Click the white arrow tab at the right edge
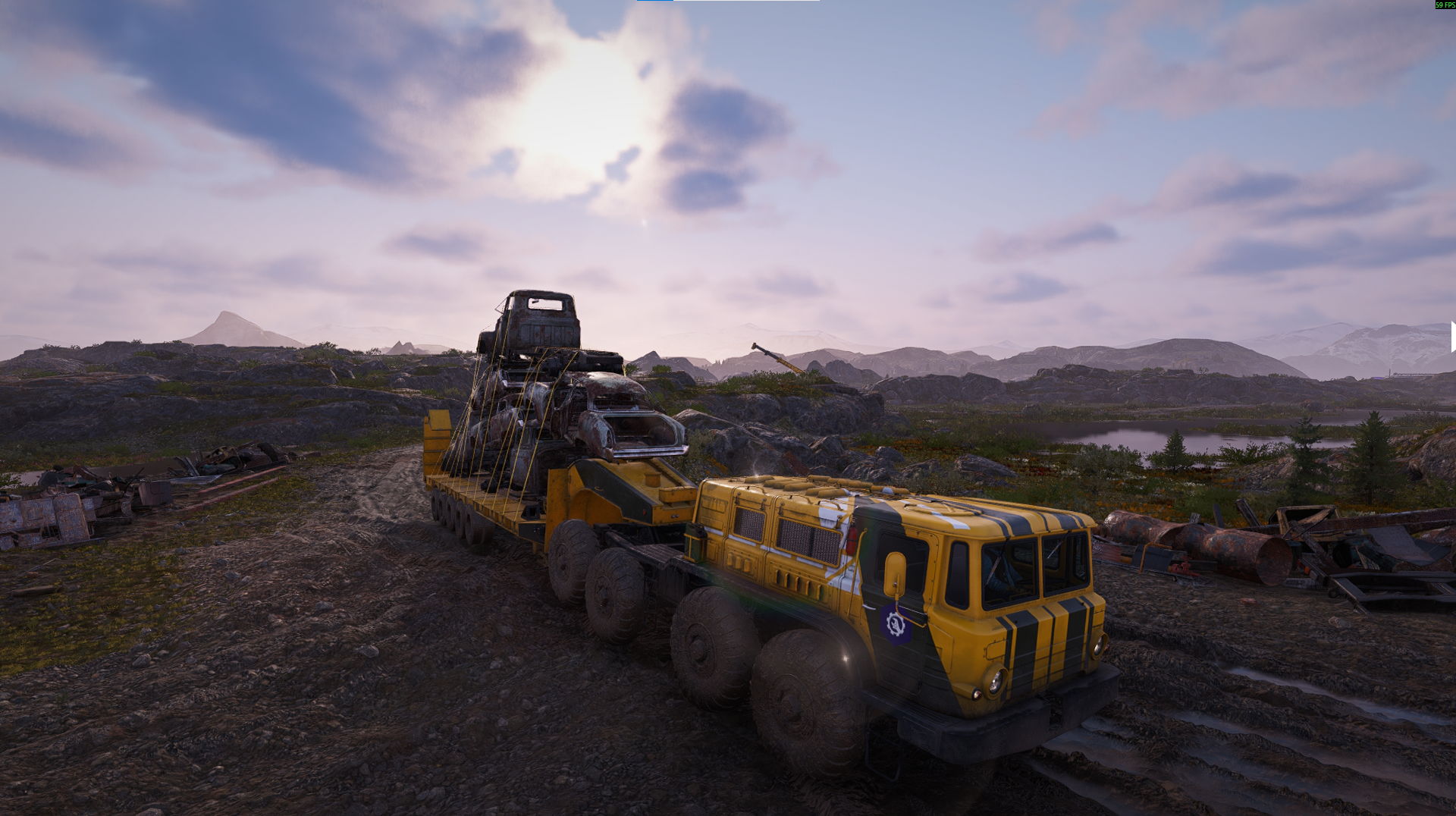1456x816 pixels. 1452,337
